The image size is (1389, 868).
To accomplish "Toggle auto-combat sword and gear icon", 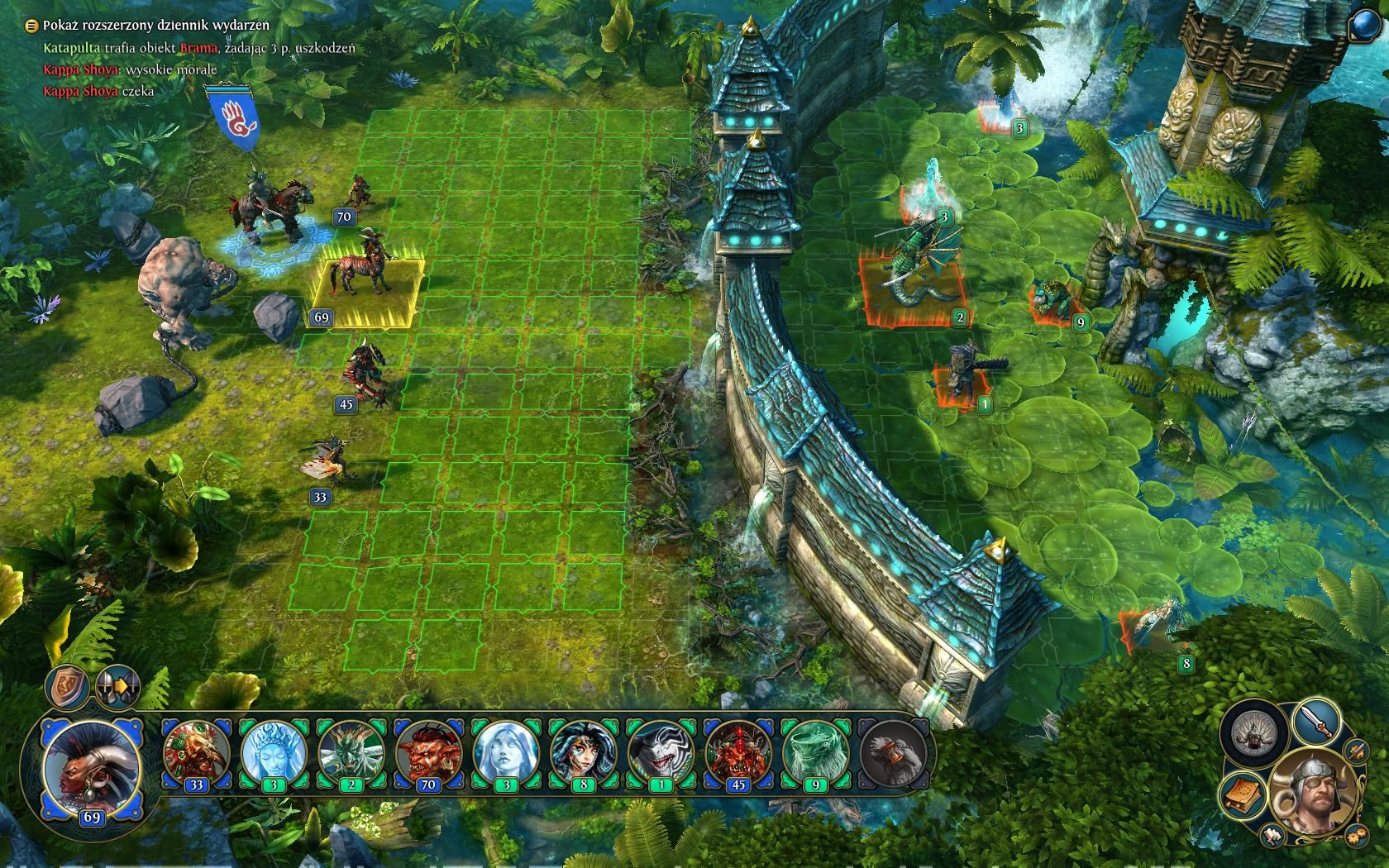I will (x=1355, y=751).
